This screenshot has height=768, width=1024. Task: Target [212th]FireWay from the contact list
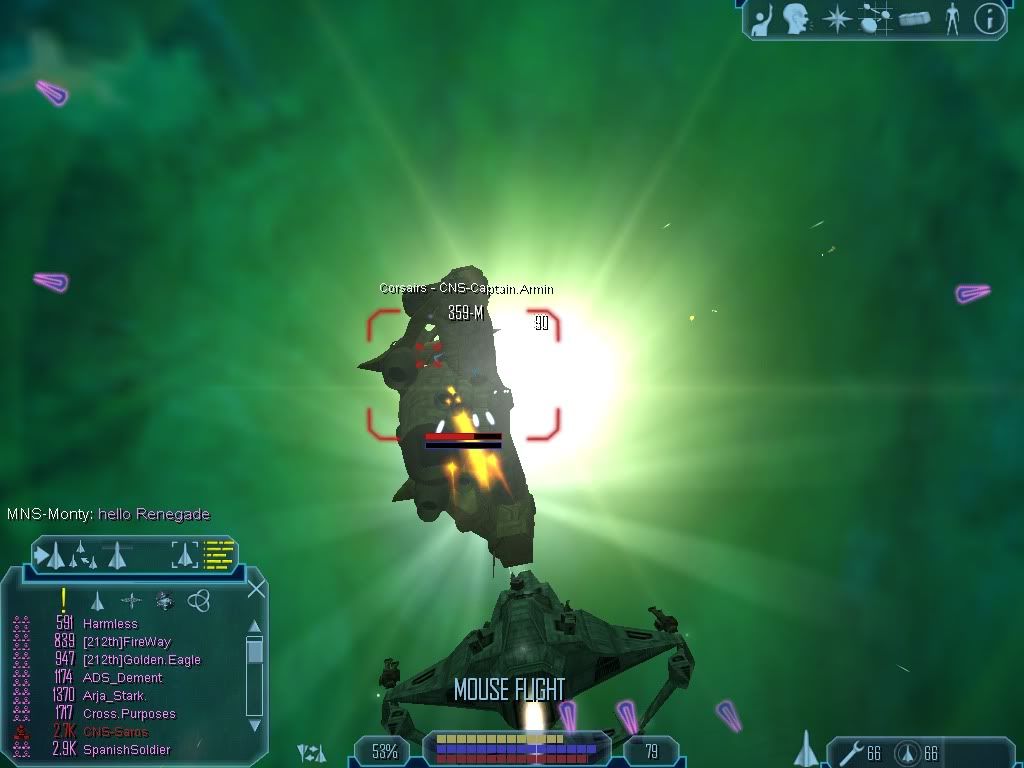[x=126, y=642]
